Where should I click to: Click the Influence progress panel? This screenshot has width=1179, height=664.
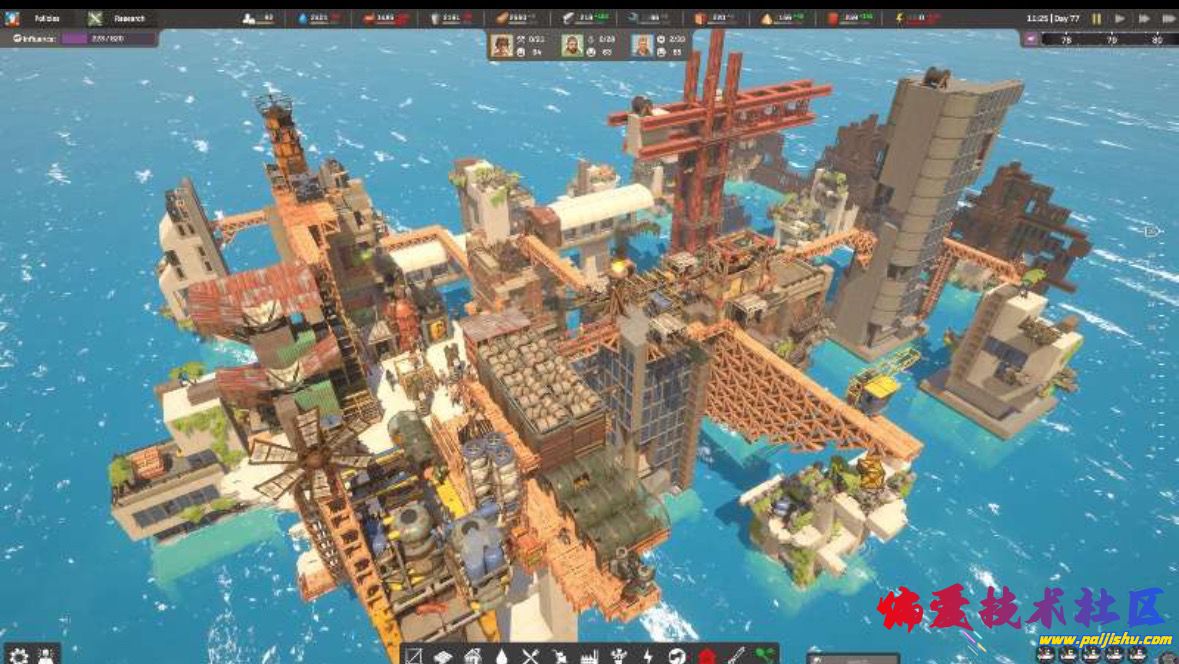tap(80, 38)
